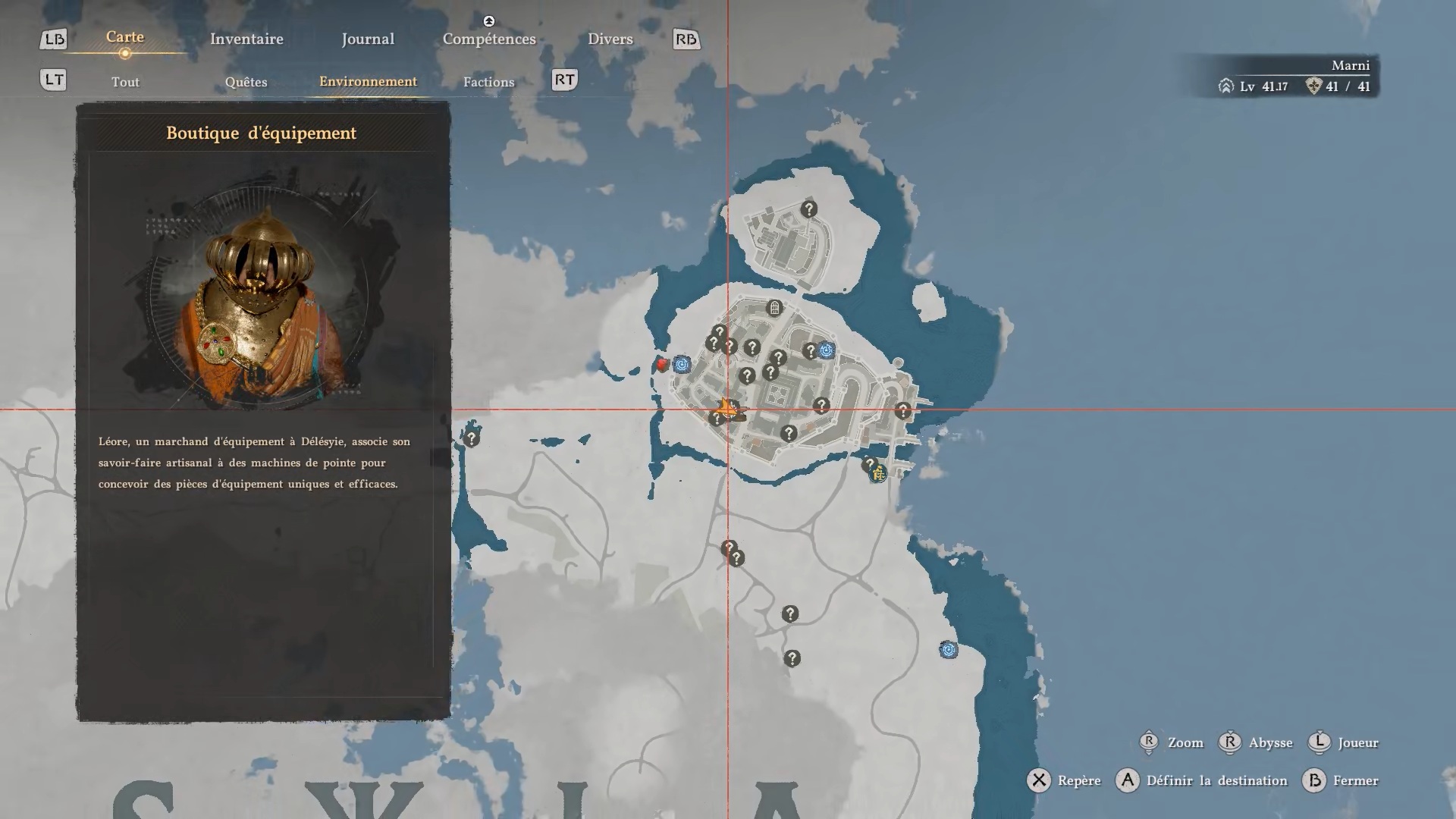Image resolution: width=1456 pixels, height=819 pixels.
Task: Pick the gold shop icon south-east of the city
Action: click(x=878, y=475)
